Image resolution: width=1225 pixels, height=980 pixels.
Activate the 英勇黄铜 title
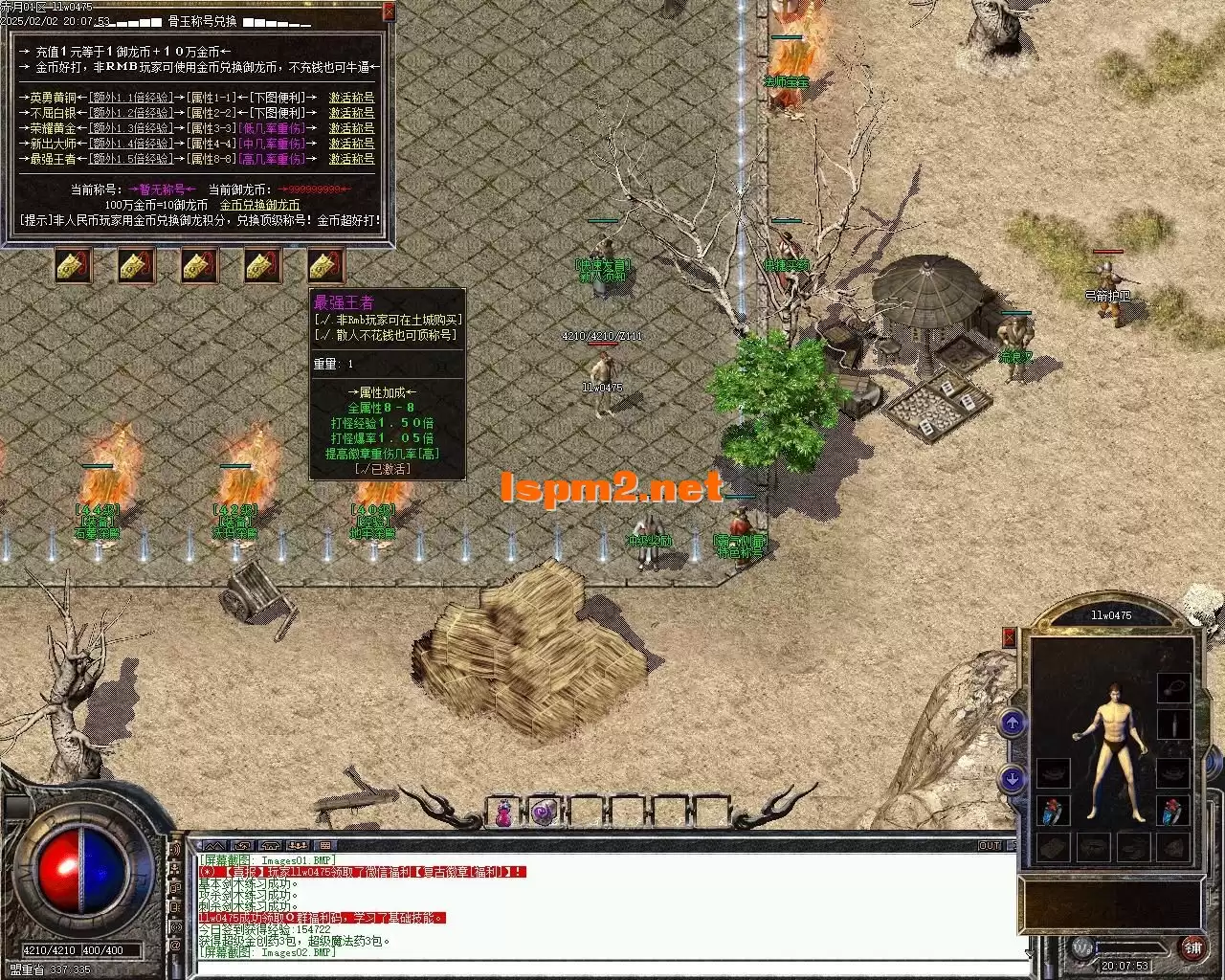click(x=351, y=98)
